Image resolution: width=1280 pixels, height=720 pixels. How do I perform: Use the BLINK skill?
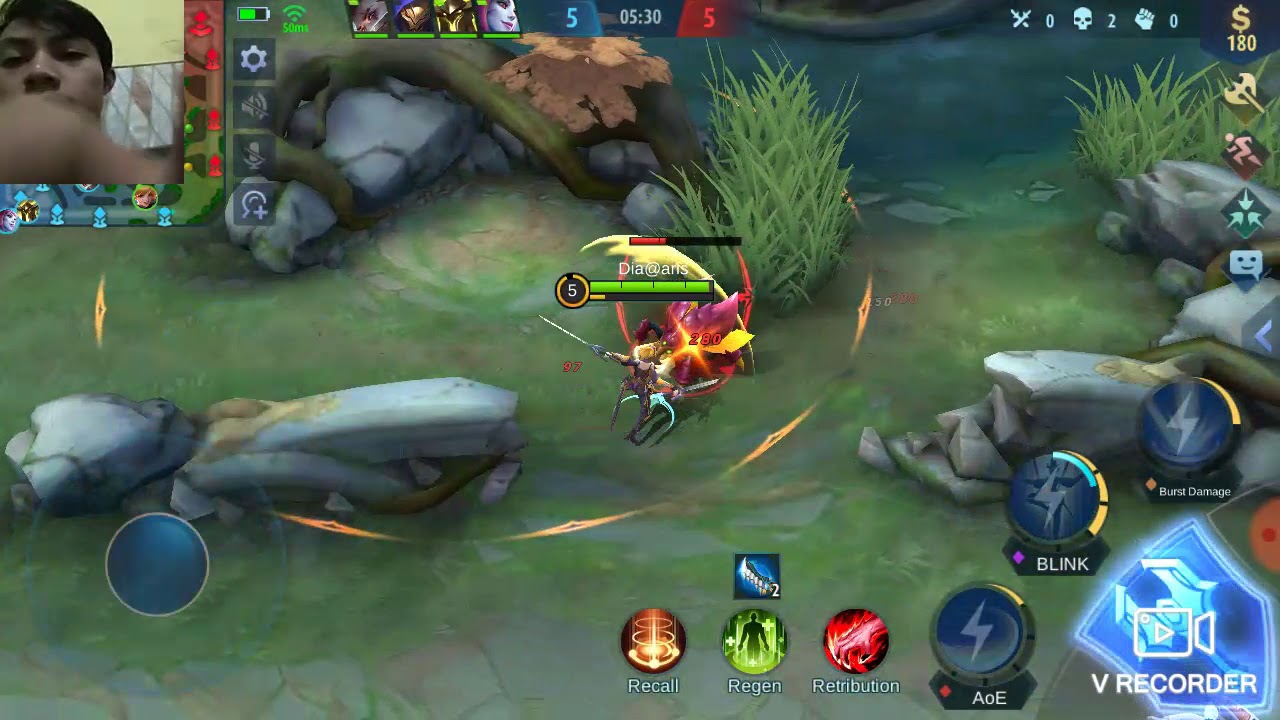pos(1056,498)
